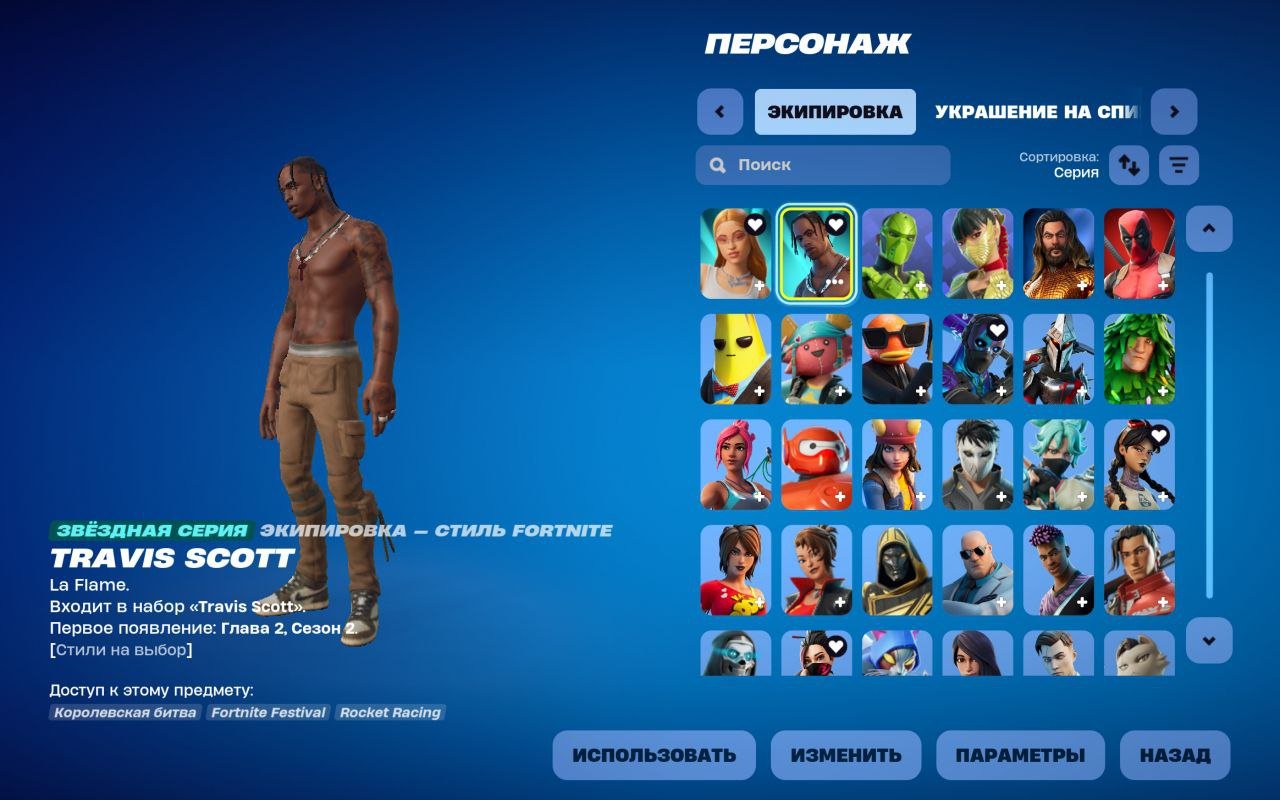Click the scroll-up chevron above the skin grid scrollbar
1280x800 pixels.
[x=1208, y=228]
